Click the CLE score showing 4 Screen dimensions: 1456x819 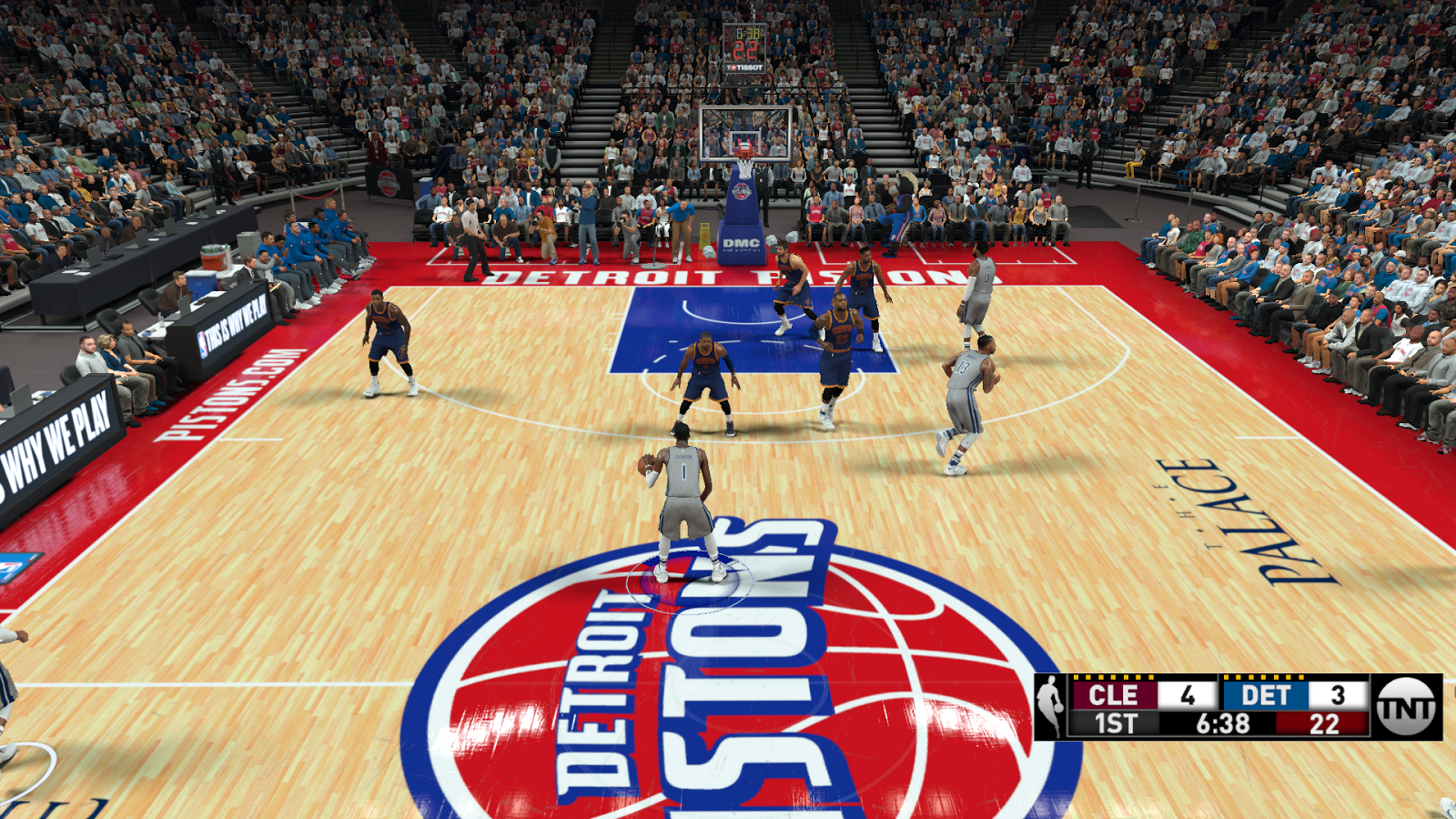1187,694
